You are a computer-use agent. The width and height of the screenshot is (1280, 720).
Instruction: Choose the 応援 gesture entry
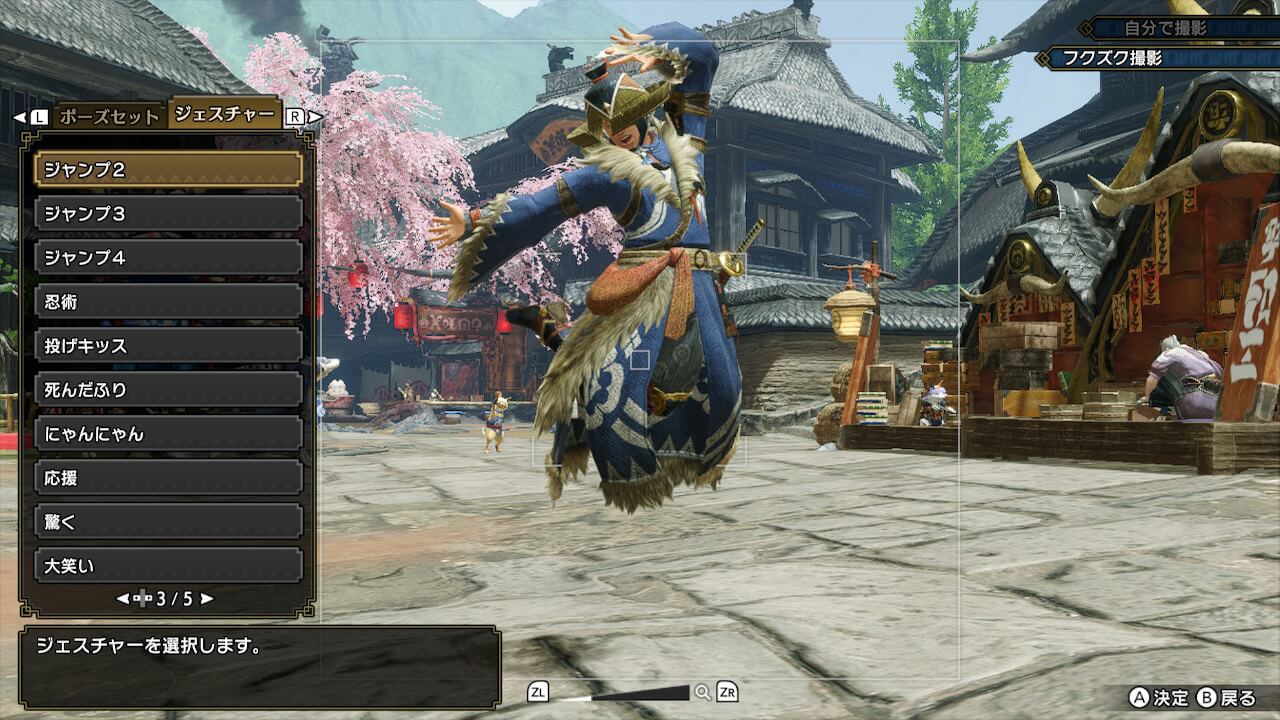pyautogui.click(x=168, y=477)
